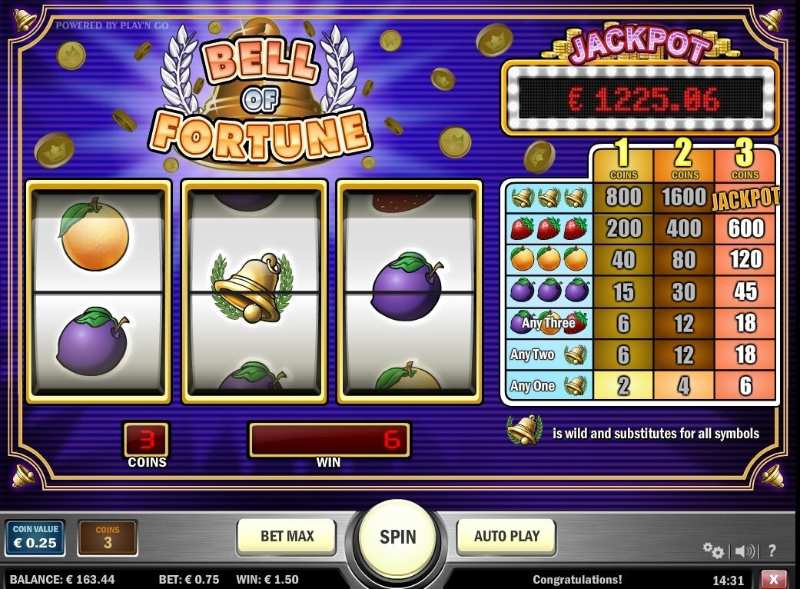Close the game with the red X
Image resolution: width=800 pixels, height=589 pixels.
pyautogui.click(x=773, y=579)
